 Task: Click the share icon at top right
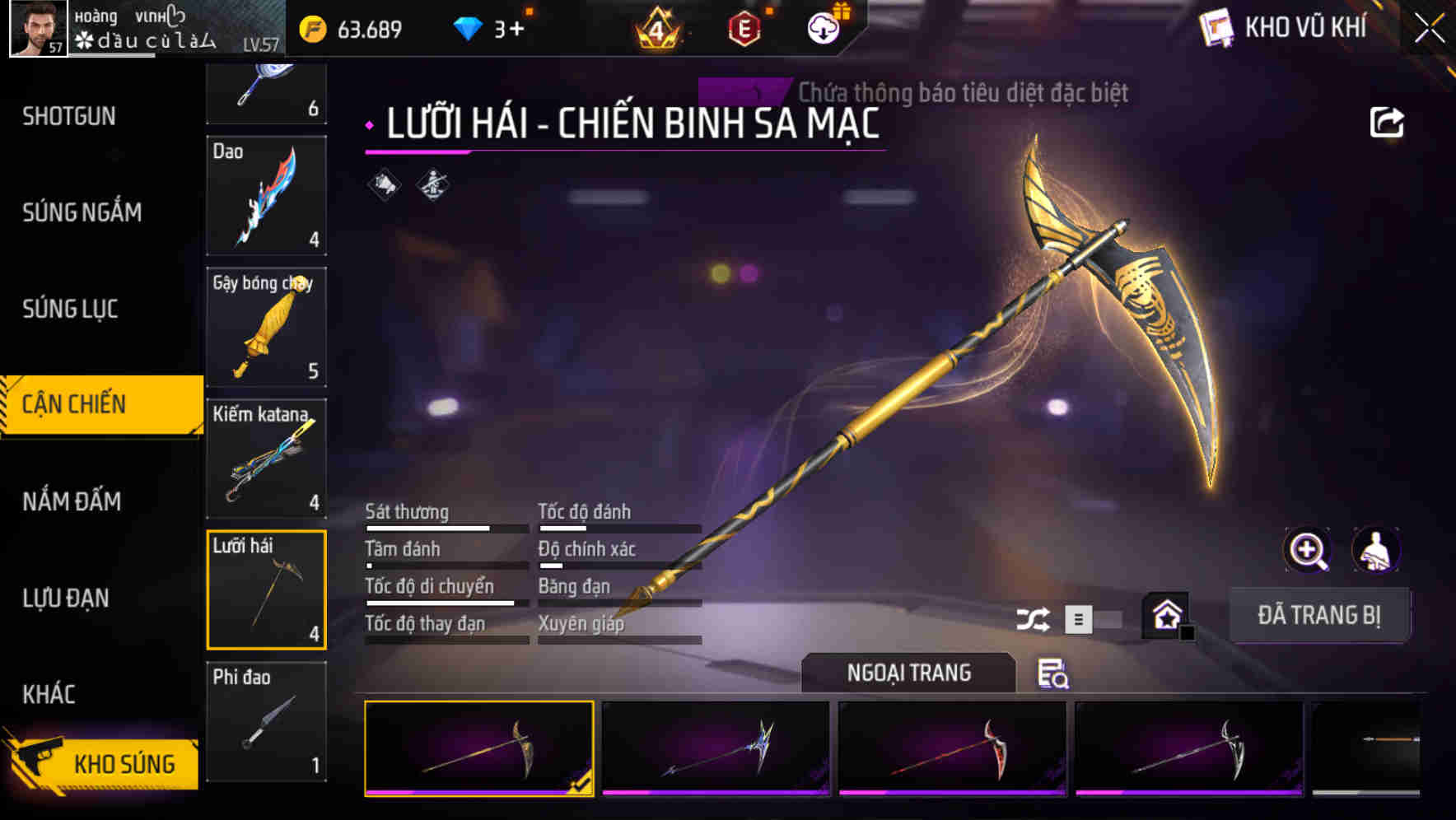(x=1388, y=121)
